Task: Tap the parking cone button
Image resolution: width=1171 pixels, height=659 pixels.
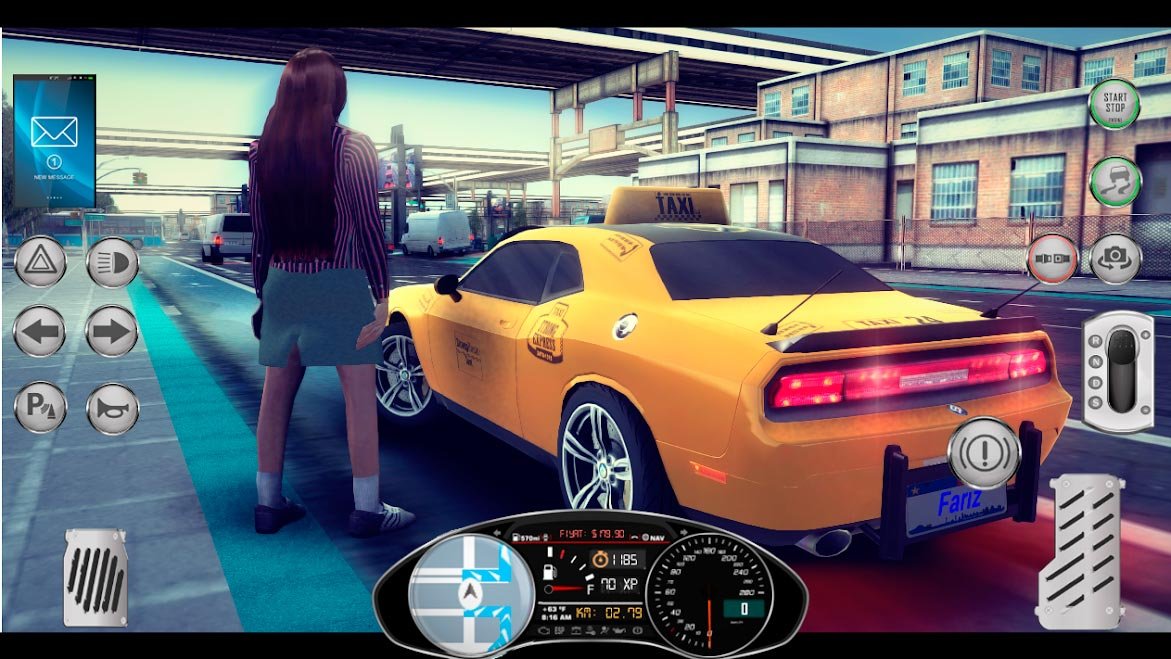Action: 40,408
